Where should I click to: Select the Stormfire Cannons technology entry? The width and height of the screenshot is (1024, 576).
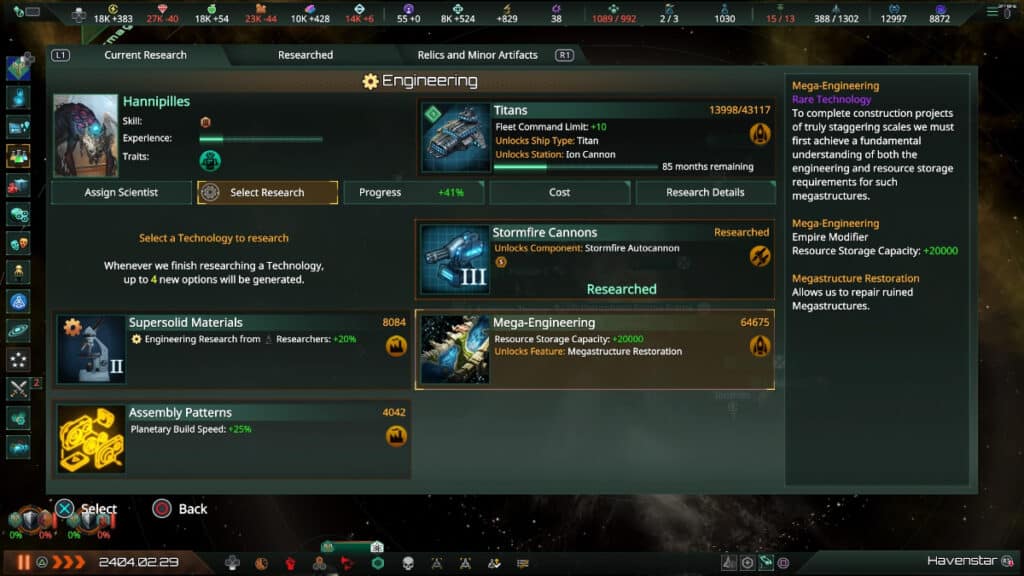594,260
